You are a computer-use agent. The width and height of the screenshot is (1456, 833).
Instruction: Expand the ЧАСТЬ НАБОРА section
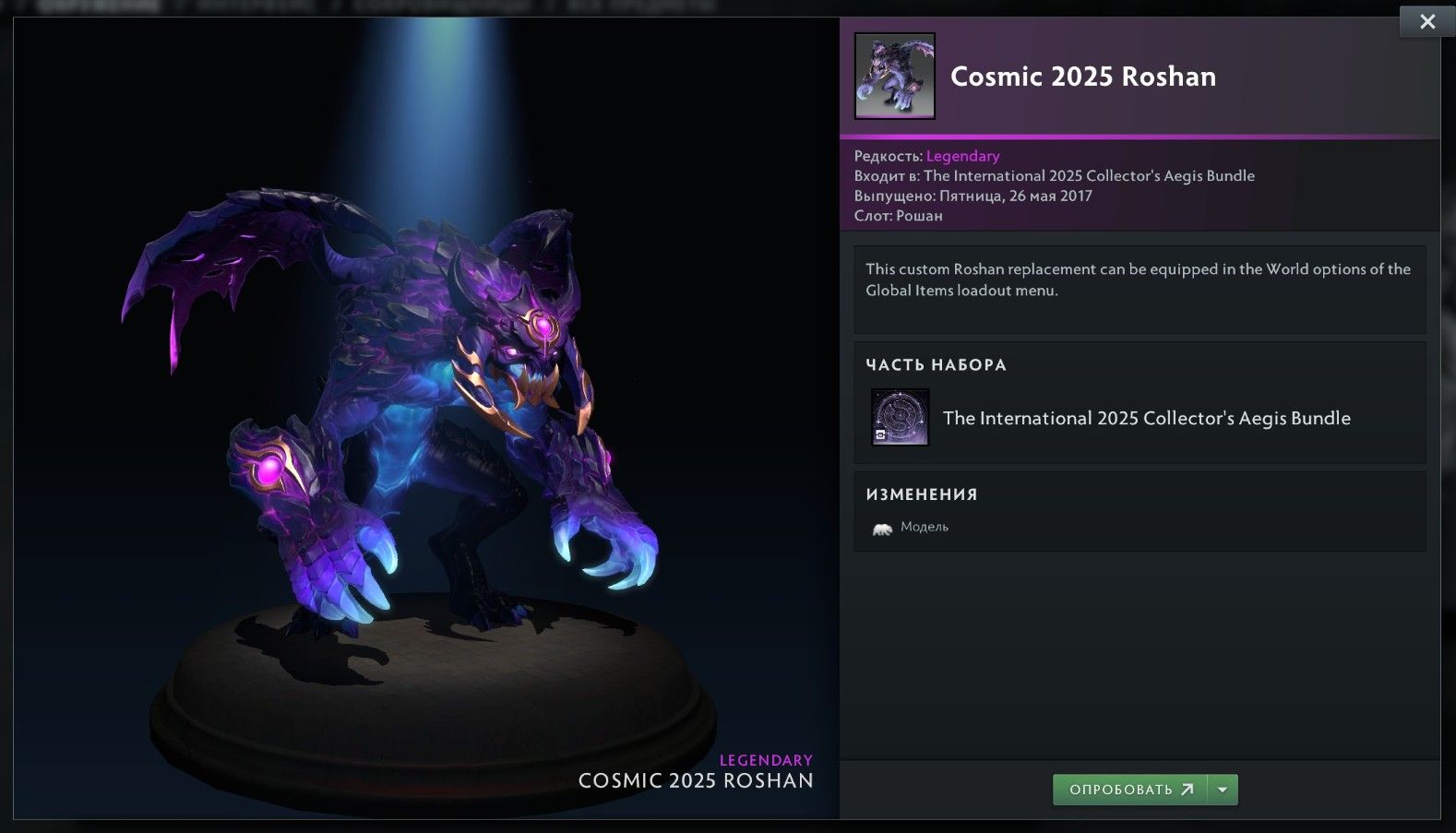coord(936,364)
